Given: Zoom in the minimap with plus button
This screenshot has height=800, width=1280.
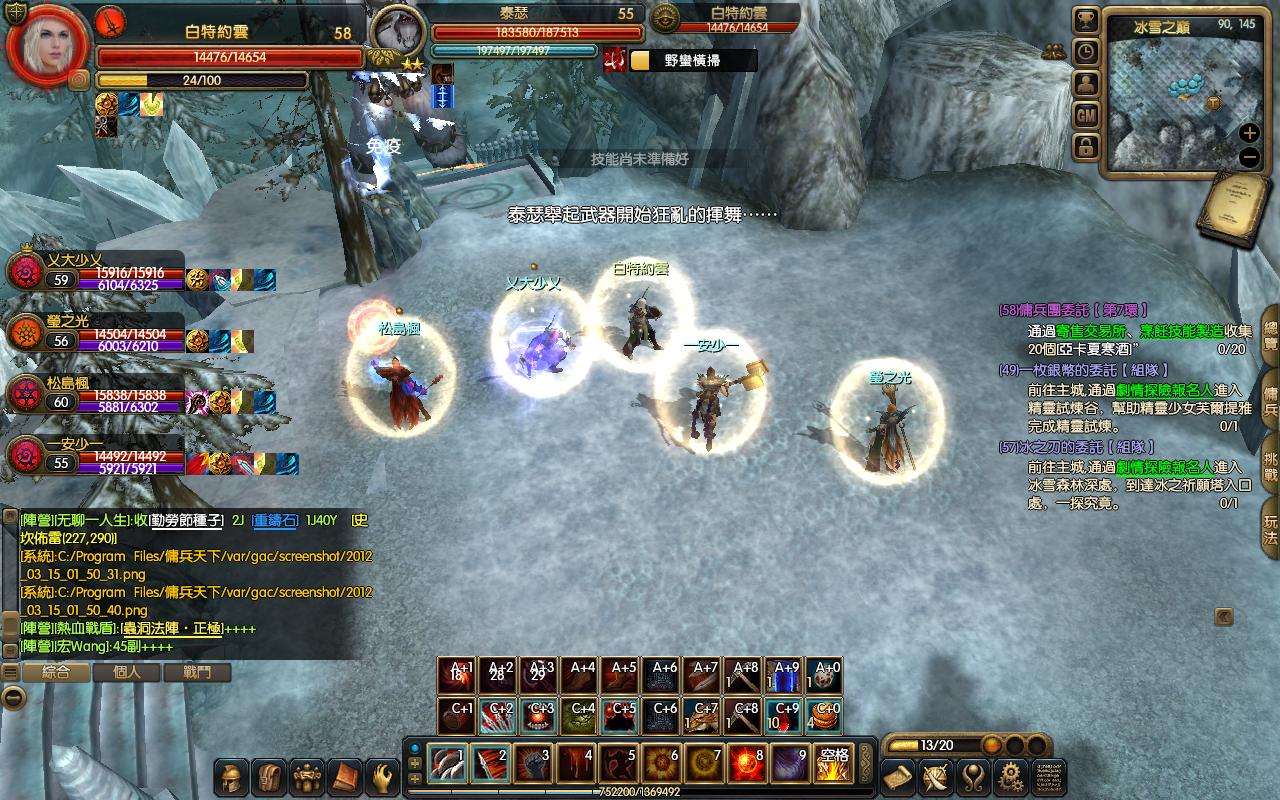Looking at the screenshot, I should (x=1249, y=133).
